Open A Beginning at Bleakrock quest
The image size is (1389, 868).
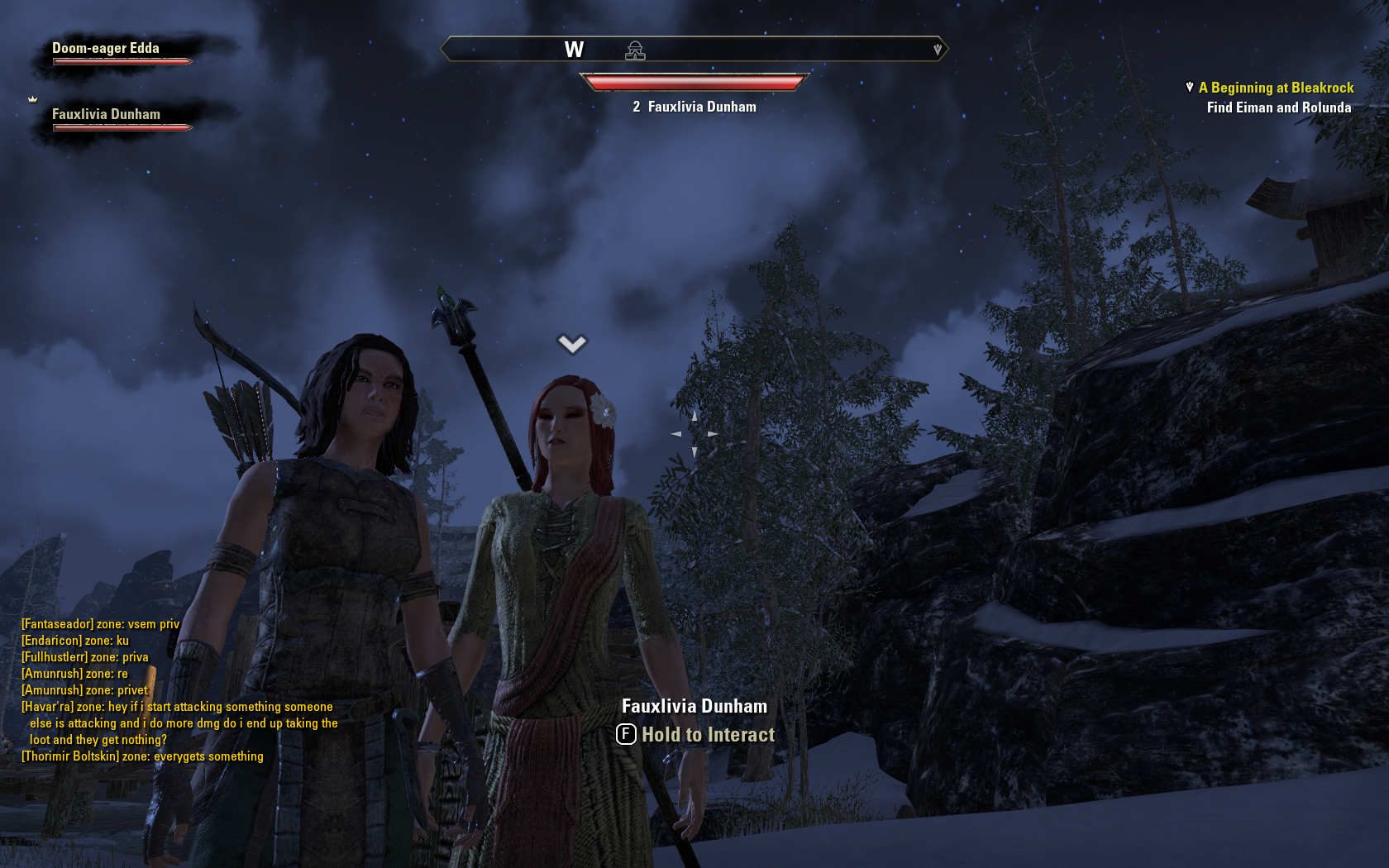1276,88
